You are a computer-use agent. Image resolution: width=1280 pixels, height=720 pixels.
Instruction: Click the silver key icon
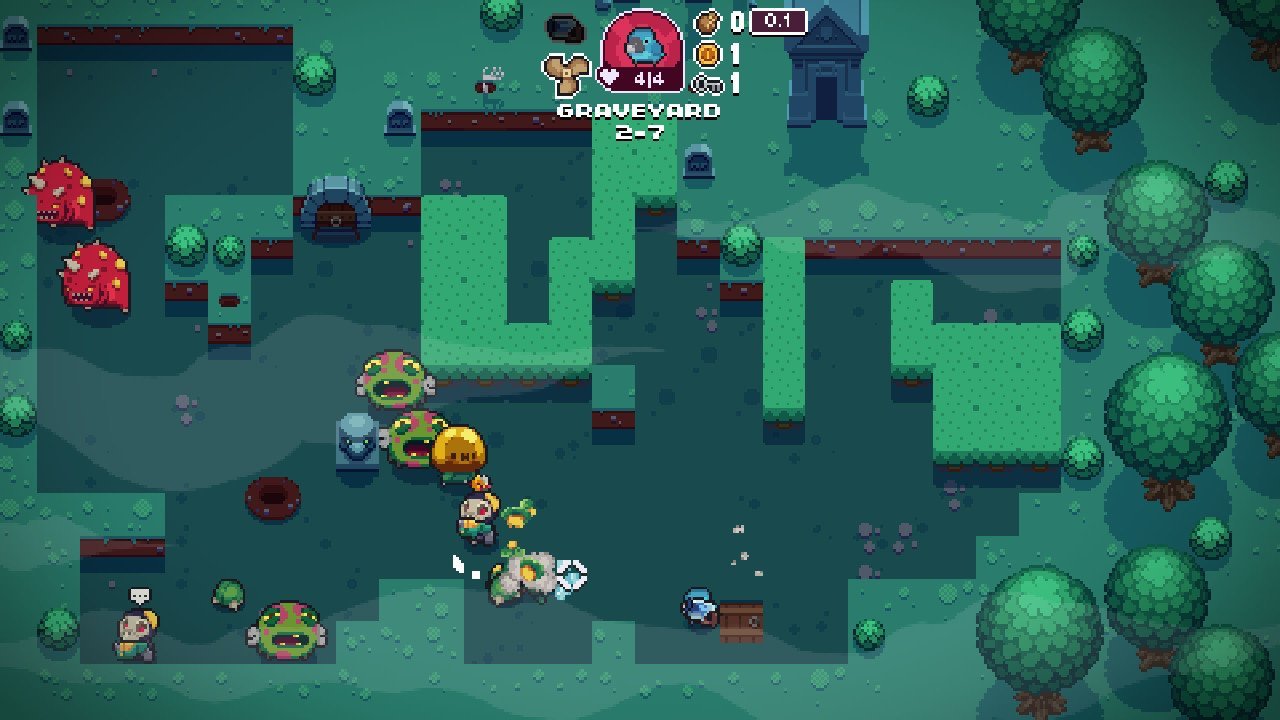tap(707, 84)
